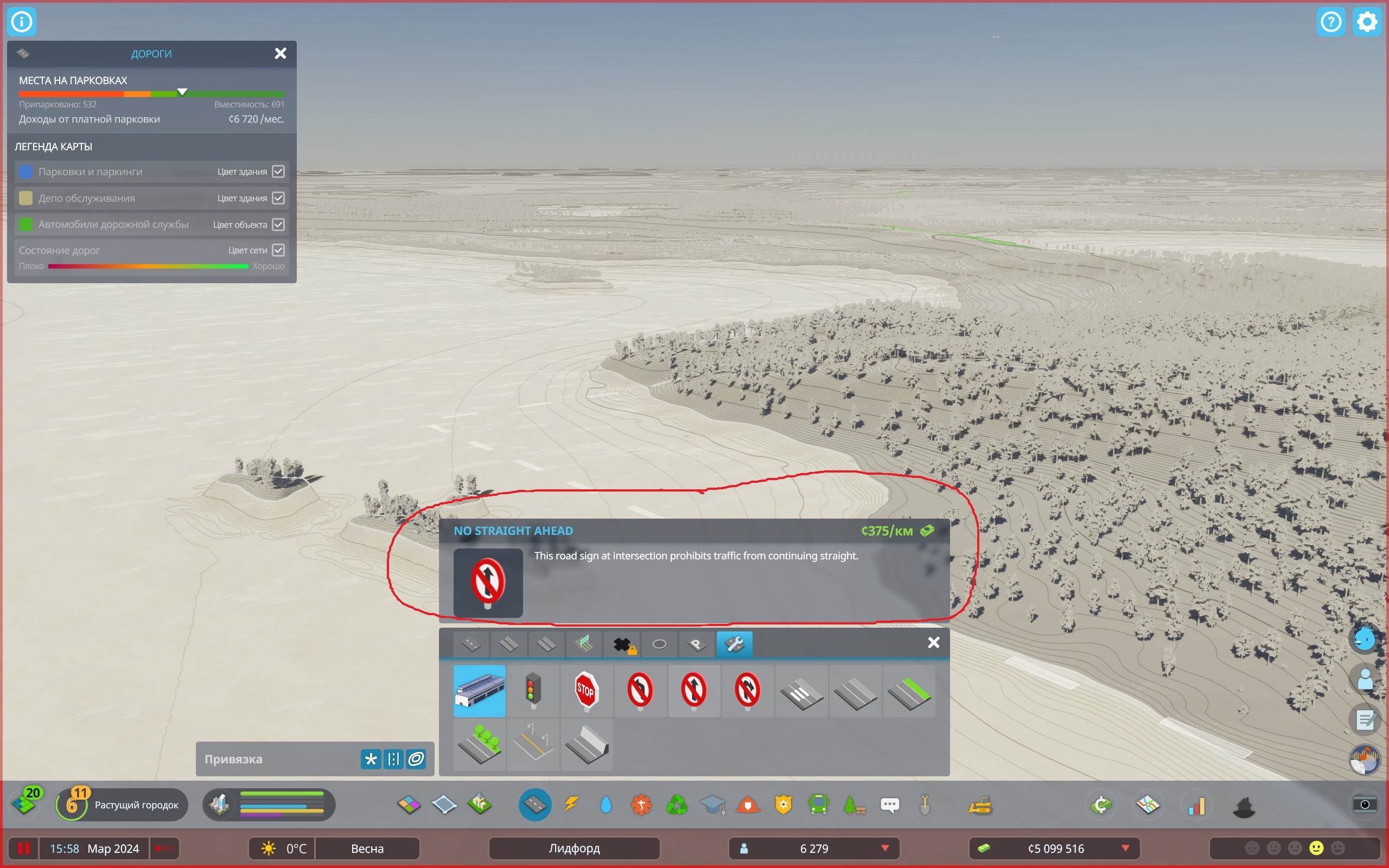The width and height of the screenshot is (1389, 868).
Task: Open the Education services panel
Action: pyautogui.click(x=713, y=805)
